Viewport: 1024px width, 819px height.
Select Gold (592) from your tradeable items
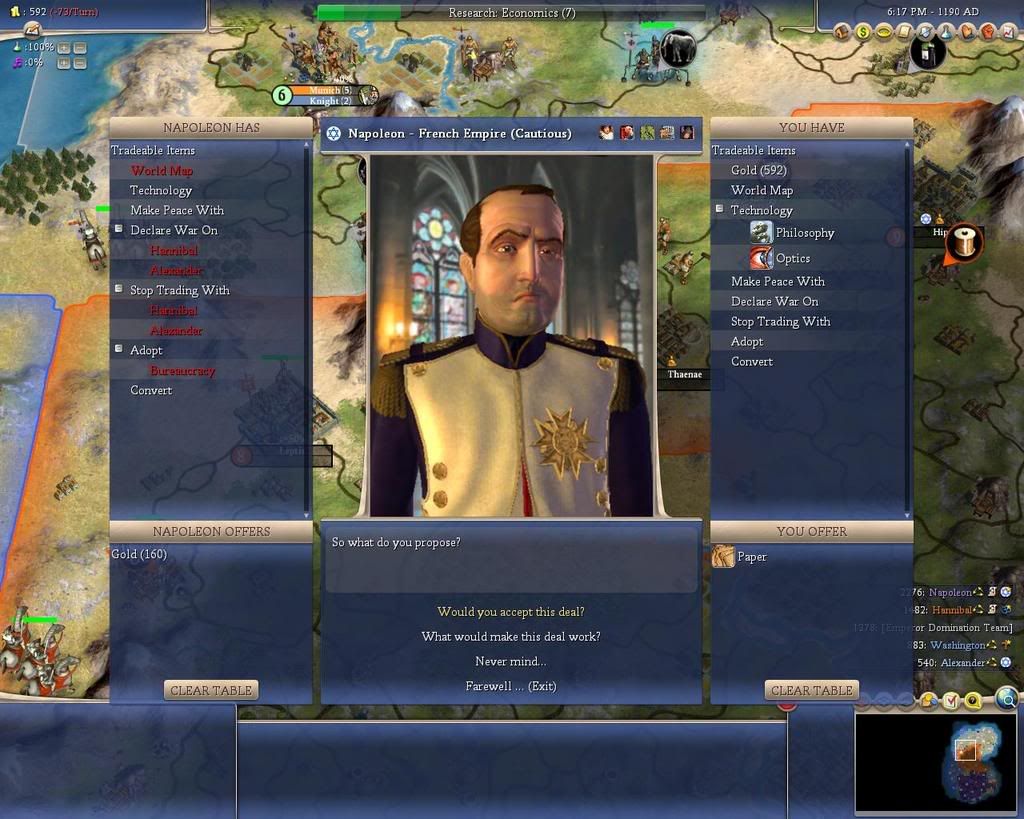pyautogui.click(x=758, y=170)
